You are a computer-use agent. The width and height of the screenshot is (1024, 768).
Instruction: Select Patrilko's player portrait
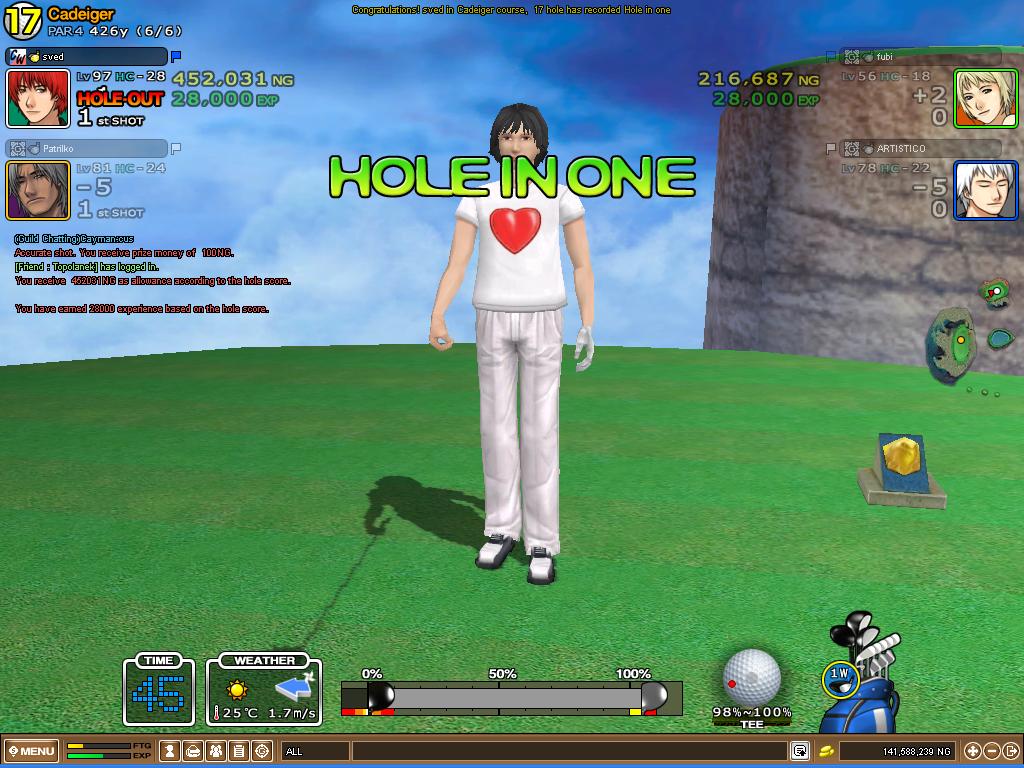[38, 190]
